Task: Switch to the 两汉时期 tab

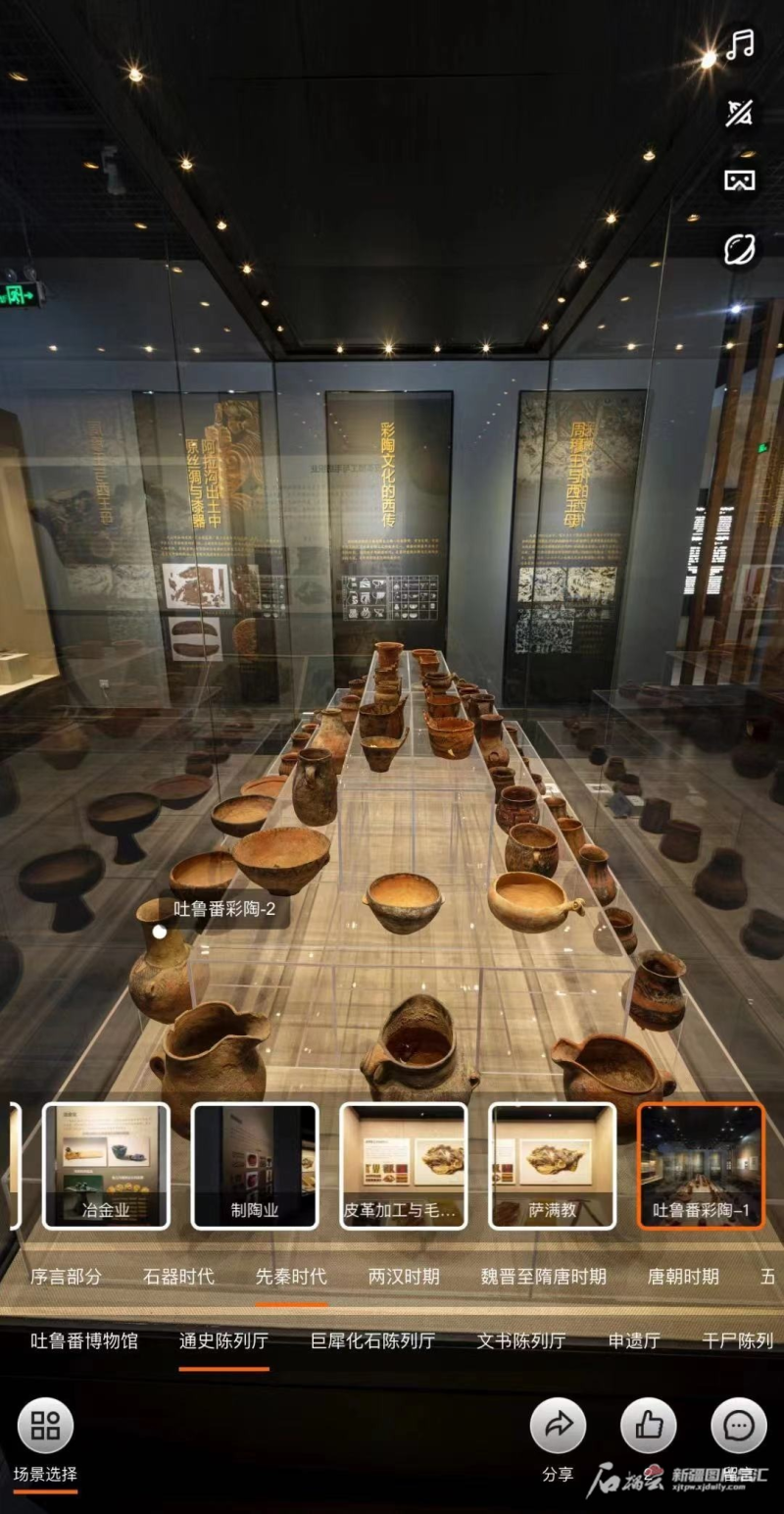Action: point(404,1277)
